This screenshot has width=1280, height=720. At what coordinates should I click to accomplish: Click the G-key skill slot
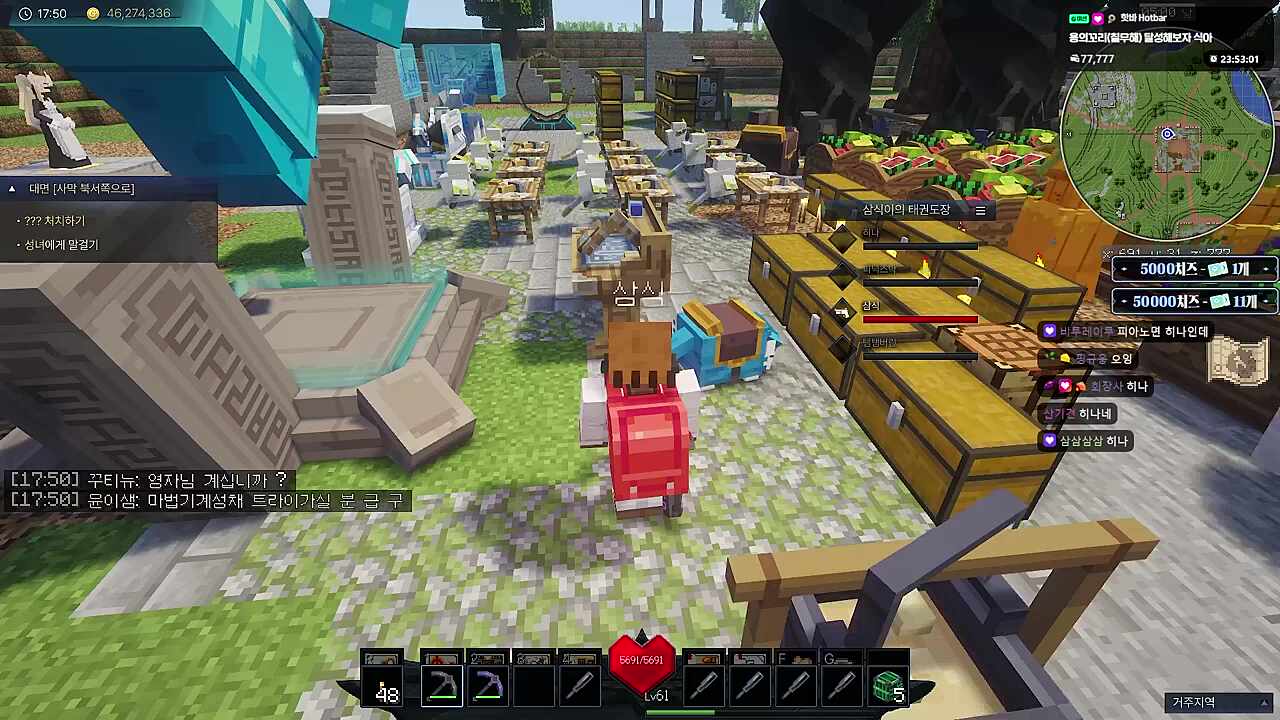tap(840, 680)
